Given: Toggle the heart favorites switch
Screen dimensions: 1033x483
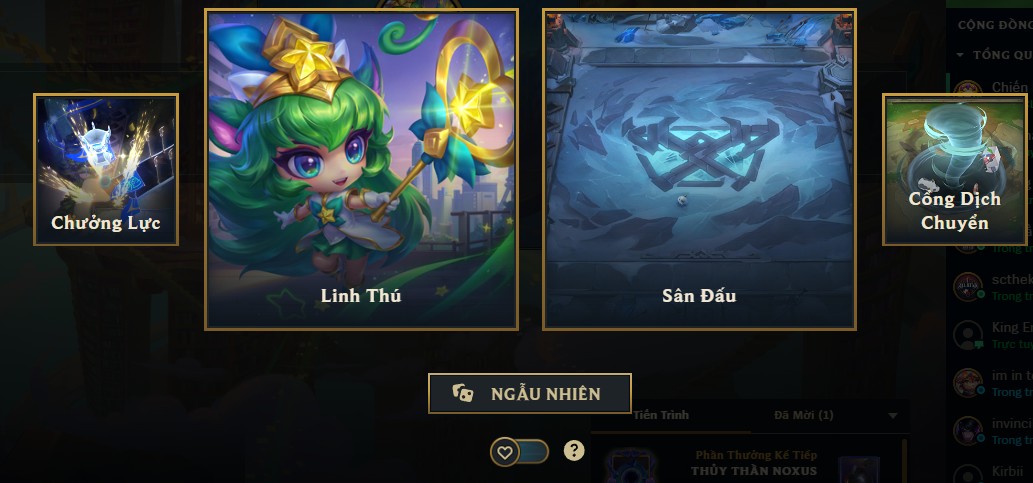Looking at the screenshot, I should (519, 452).
